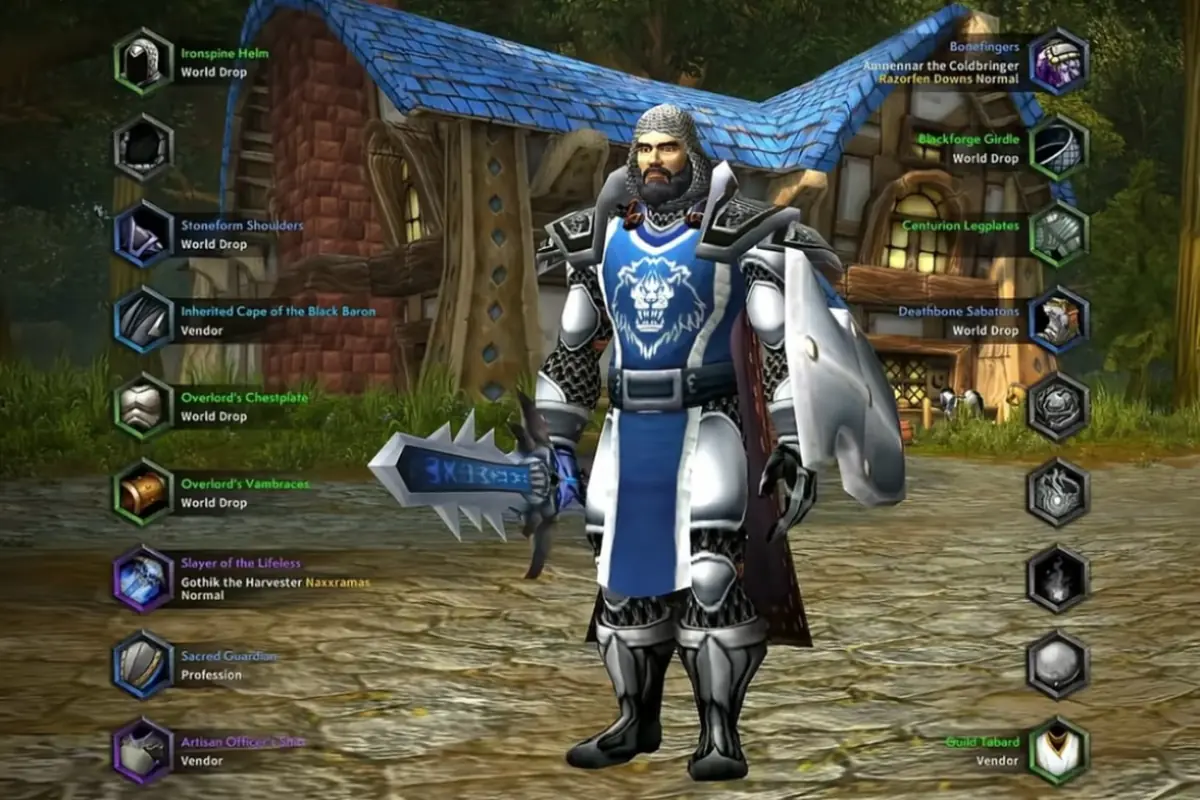
Task: Select the Overlord's Vambraces icon
Action: (x=143, y=492)
